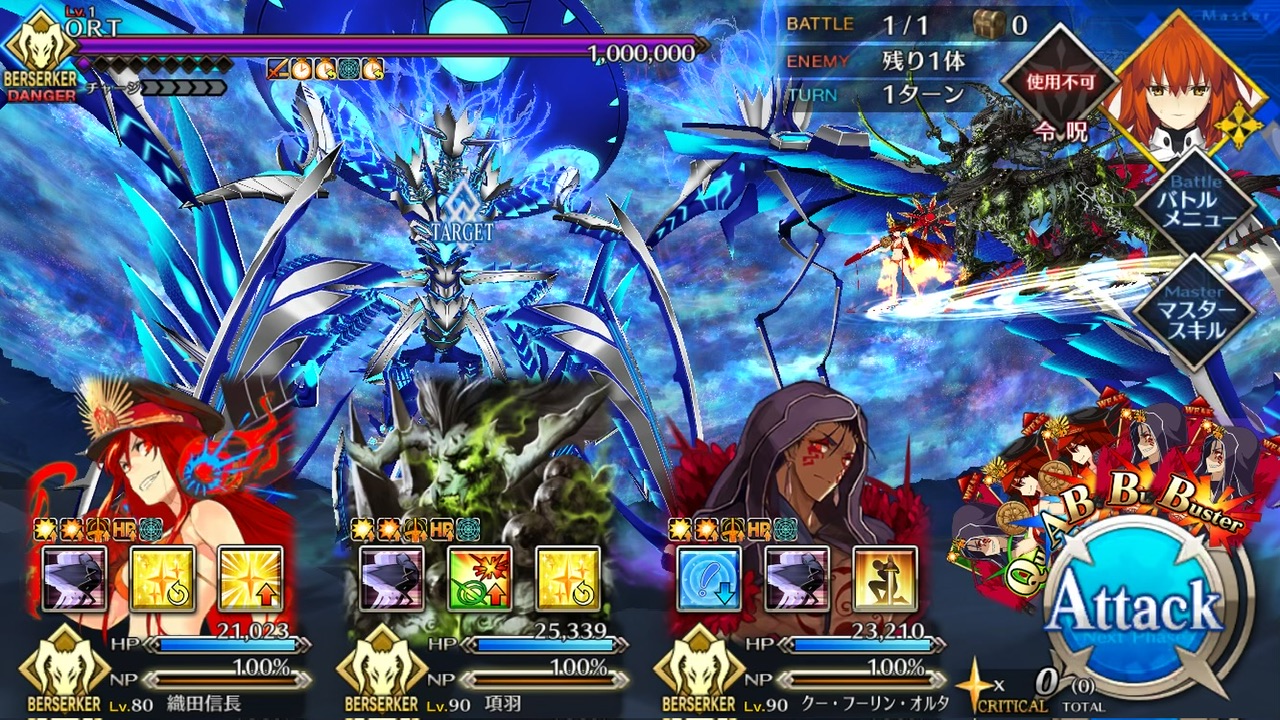Use Cu Chulainn Alter's blue down-arrow skill
The width and height of the screenshot is (1280, 720).
(x=709, y=579)
